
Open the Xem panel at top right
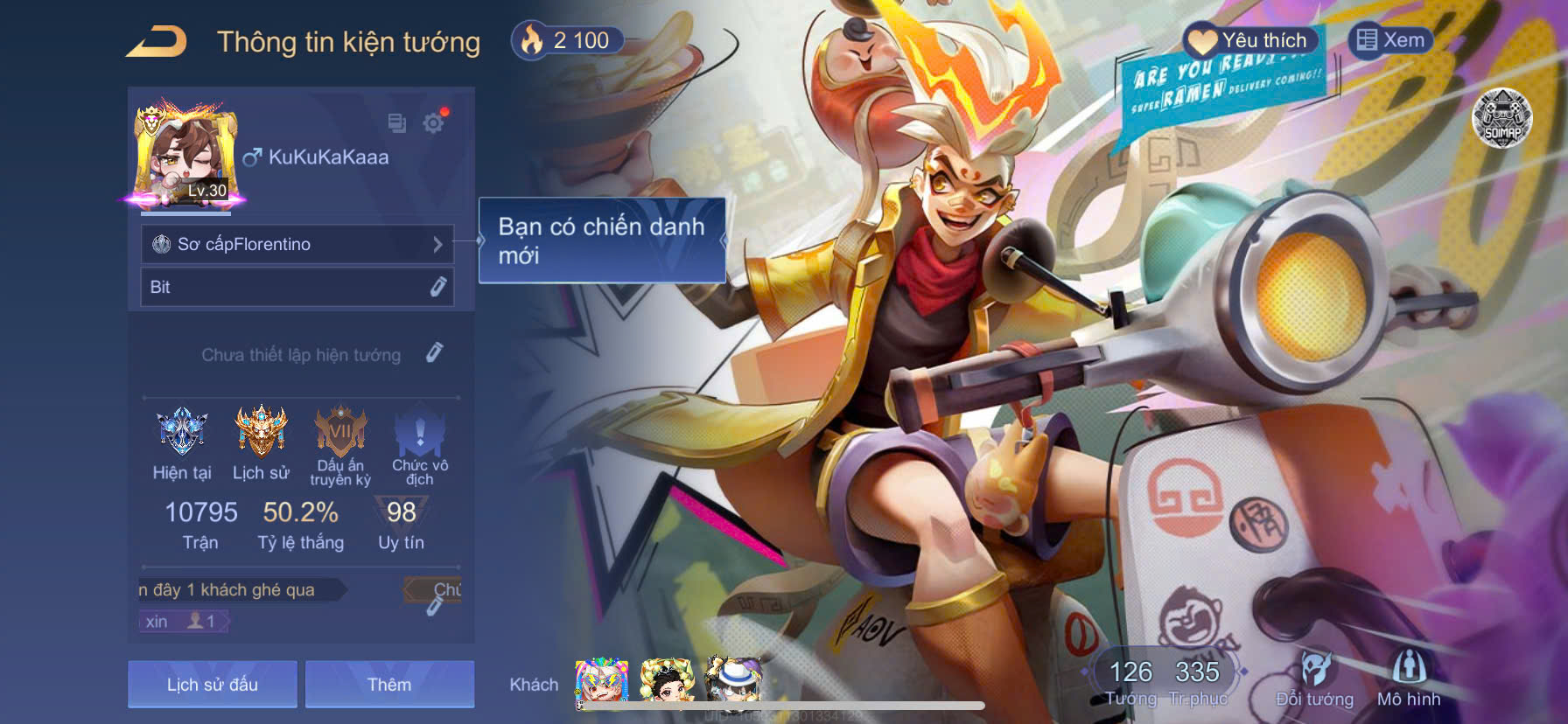click(x=1389, y=40)
